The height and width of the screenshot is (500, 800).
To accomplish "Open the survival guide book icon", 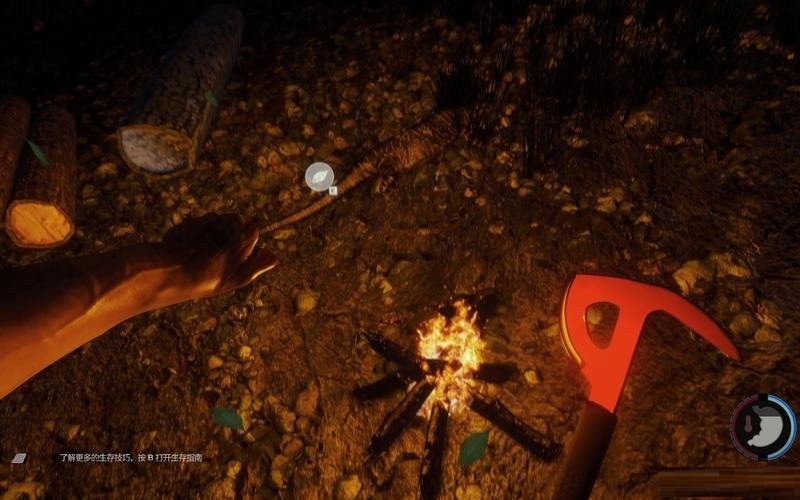I will [x=19, y=458].
